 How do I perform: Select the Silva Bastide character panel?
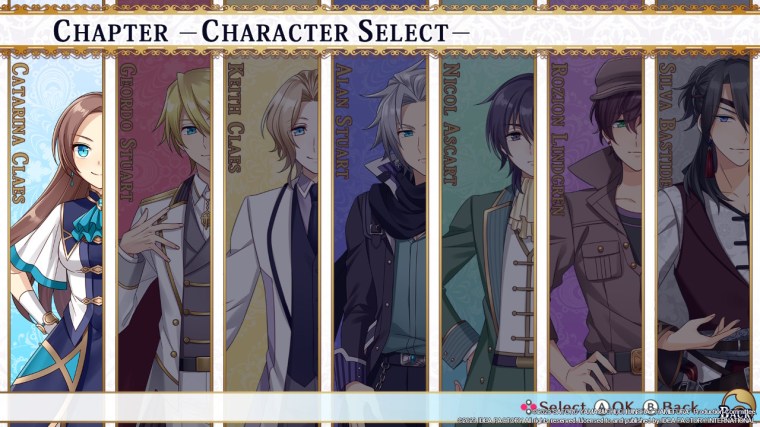tap(702, 225)
